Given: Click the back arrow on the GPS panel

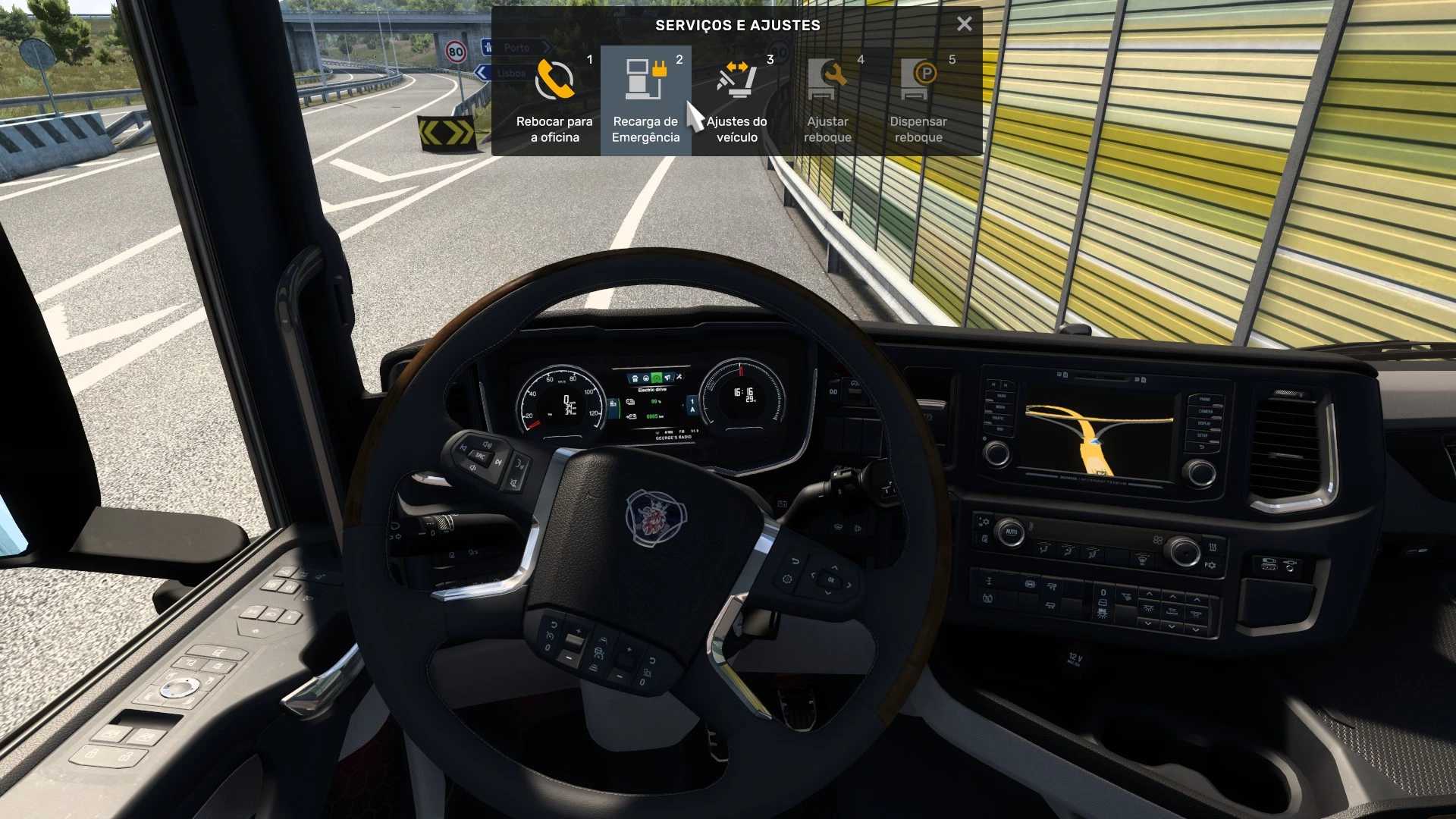Looking at the screenshot, I should (x=1200, y=447).
